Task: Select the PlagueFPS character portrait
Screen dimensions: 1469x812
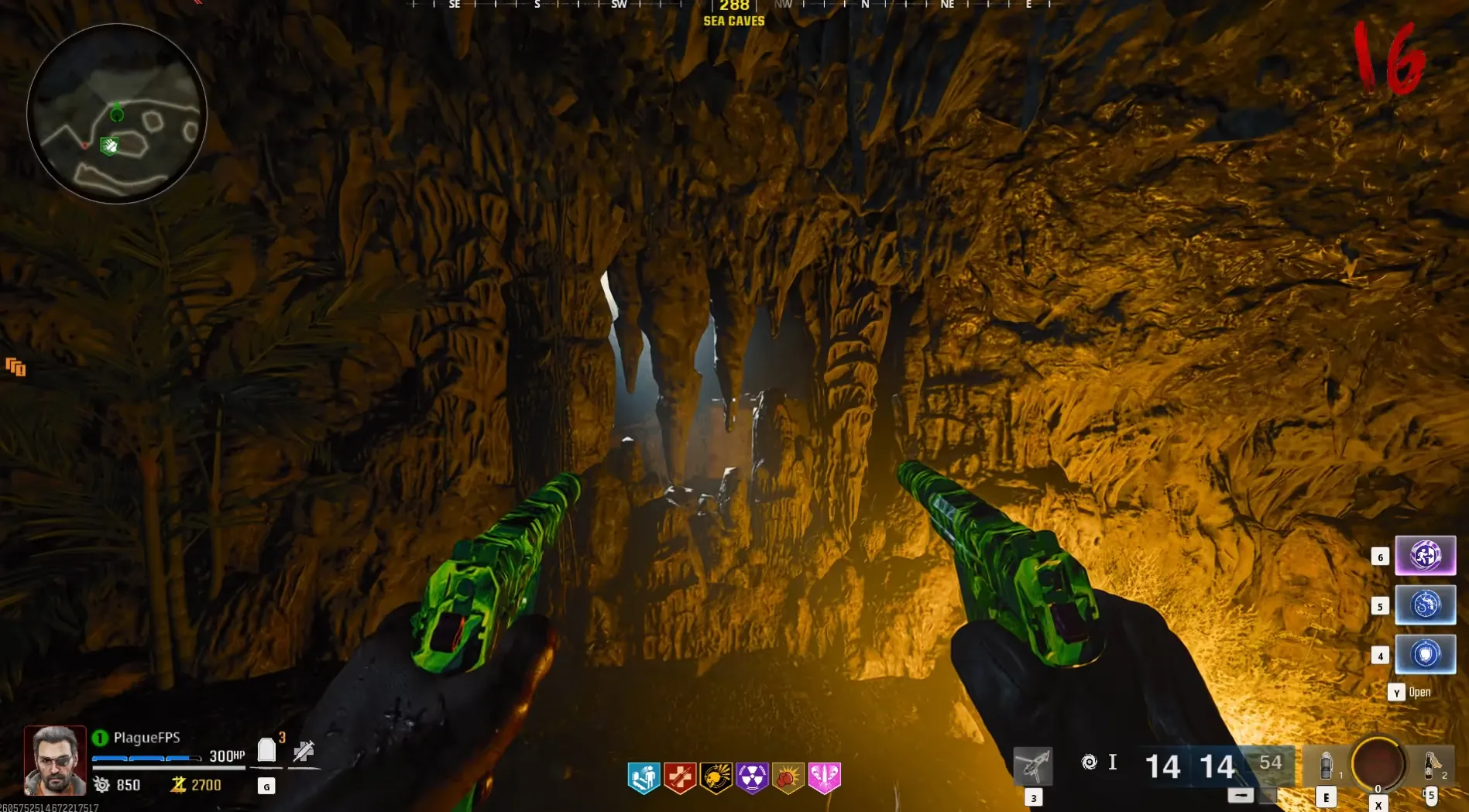Action: pos(54,760)
